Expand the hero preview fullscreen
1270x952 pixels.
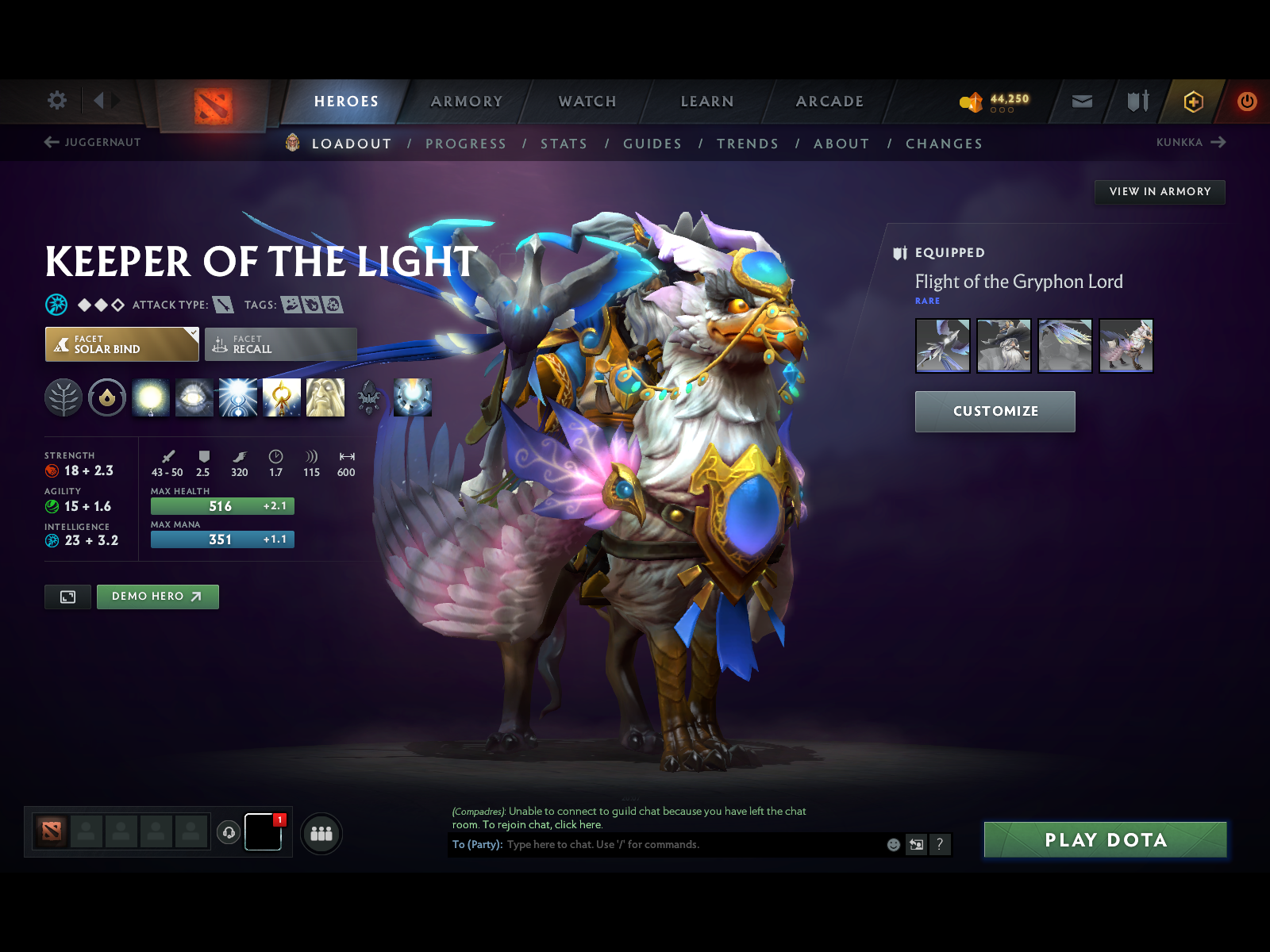67,597
